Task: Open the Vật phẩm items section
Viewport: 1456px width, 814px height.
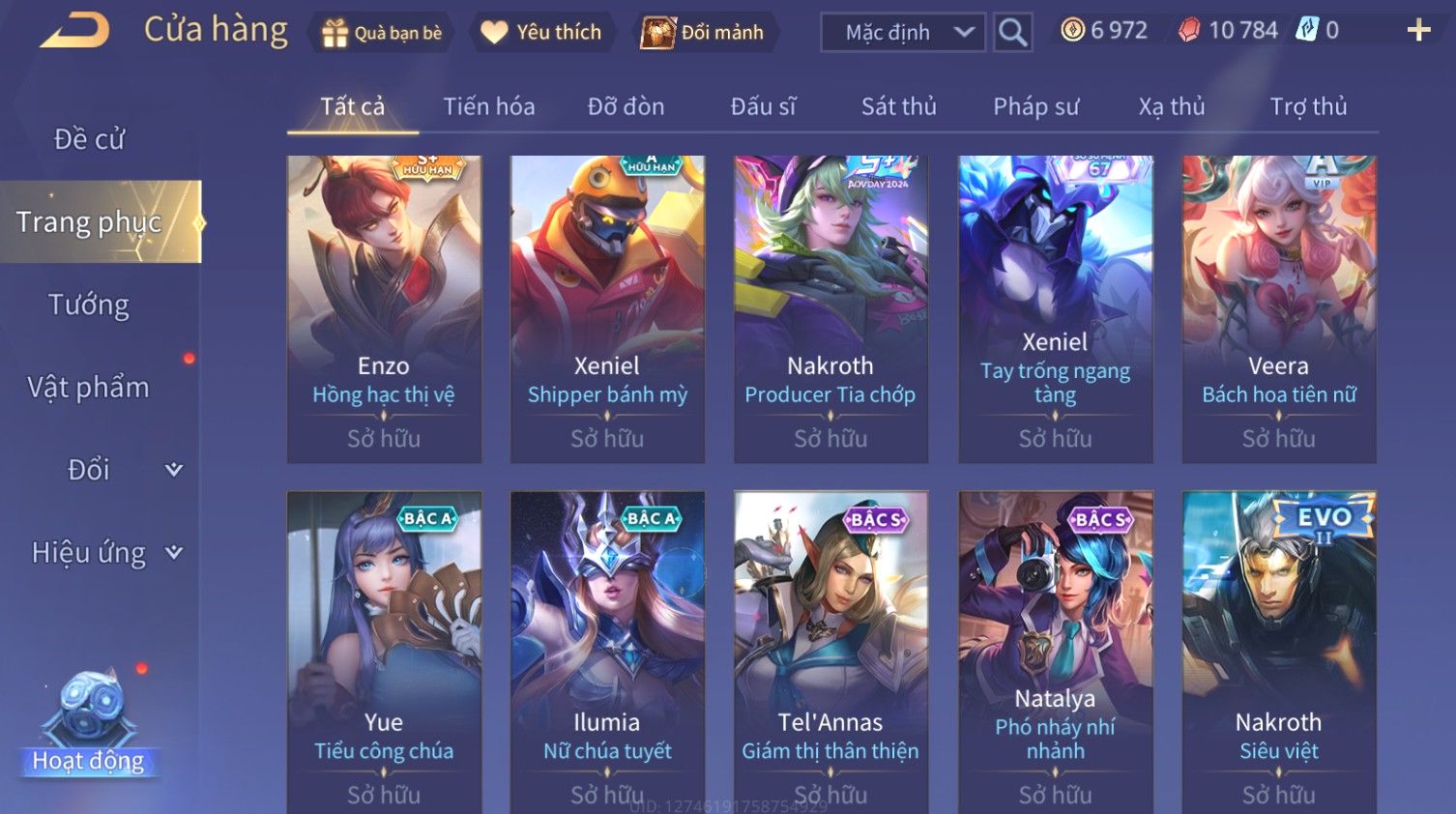Action: 89,388
